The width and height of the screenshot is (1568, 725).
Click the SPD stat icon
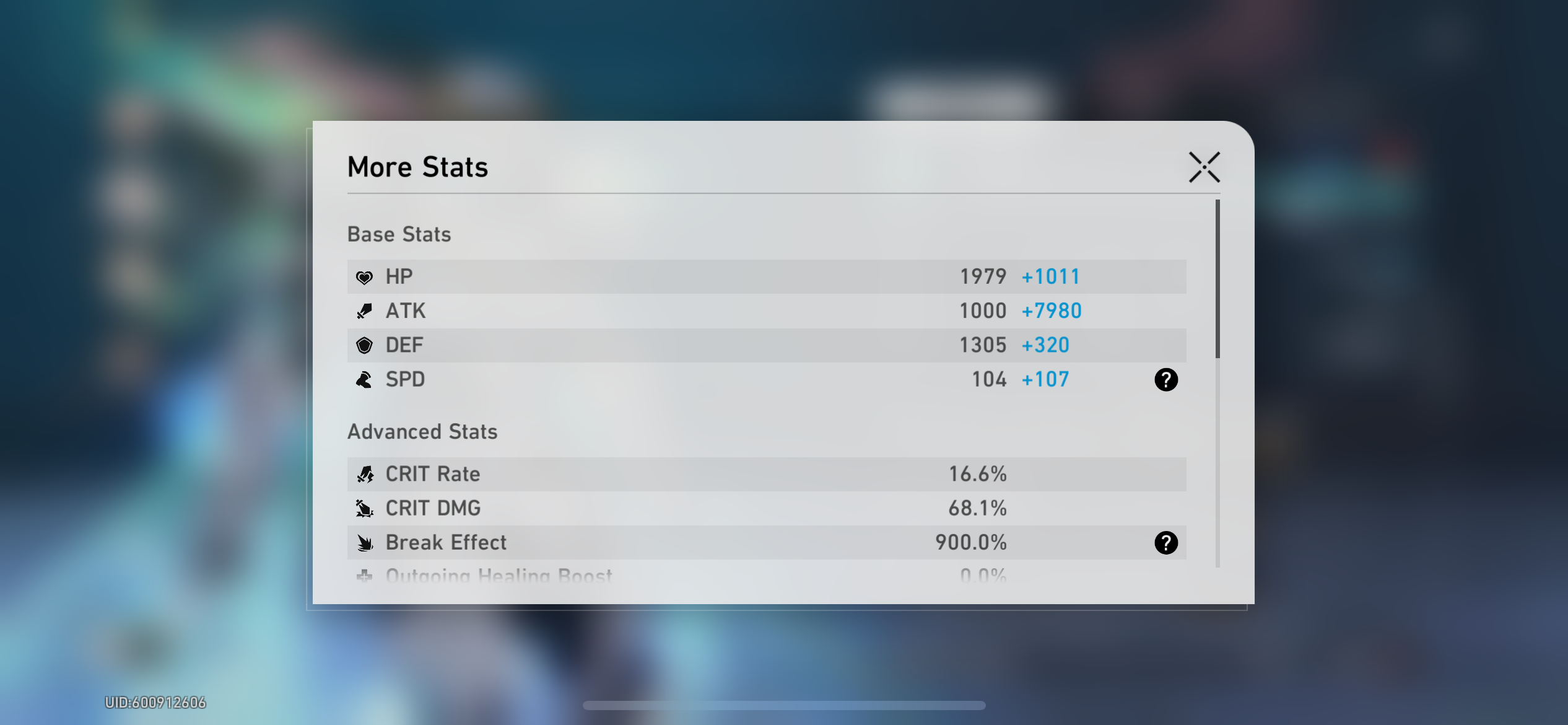point(365,379)
